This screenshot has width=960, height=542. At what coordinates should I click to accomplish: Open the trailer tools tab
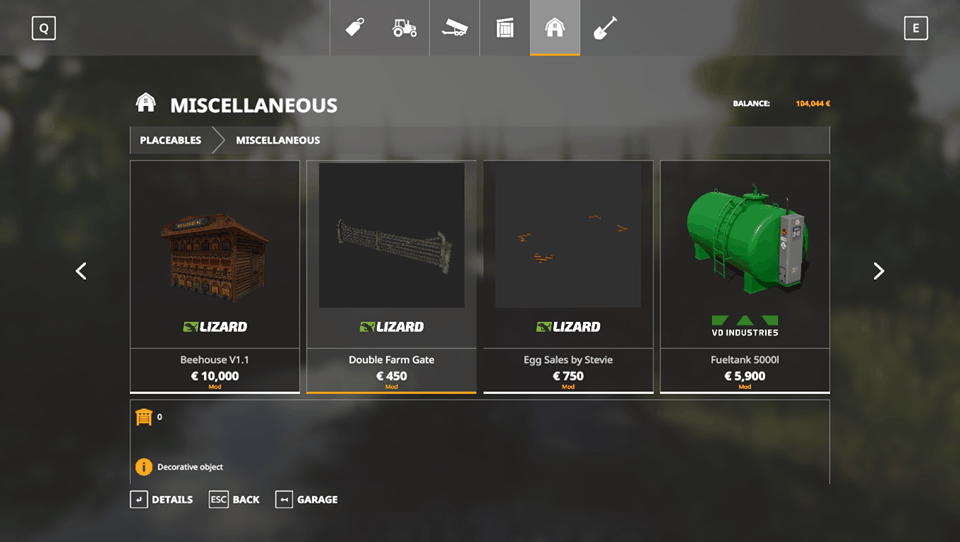click(x=455, y=28)
